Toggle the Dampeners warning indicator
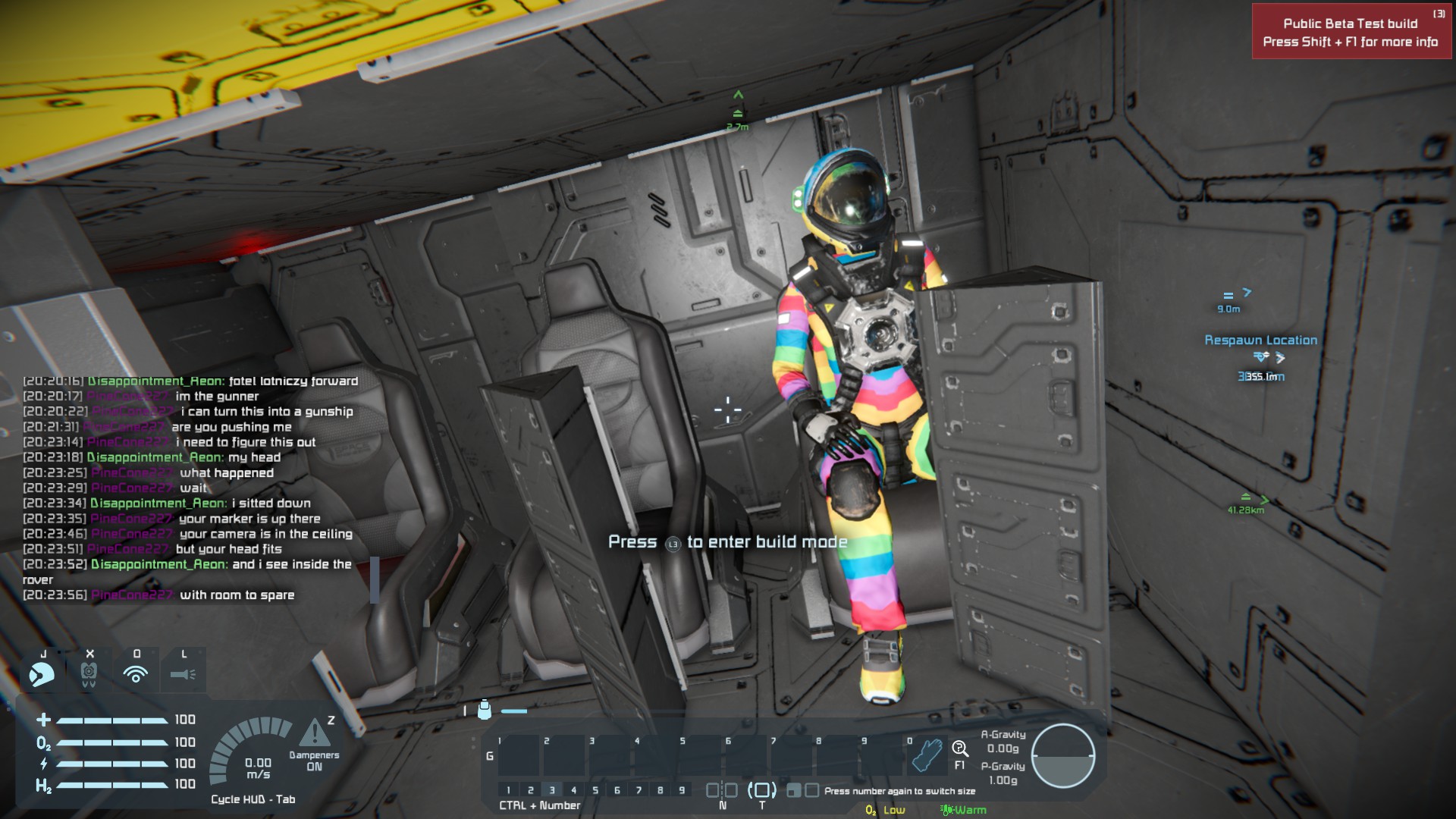 point(314,734)
